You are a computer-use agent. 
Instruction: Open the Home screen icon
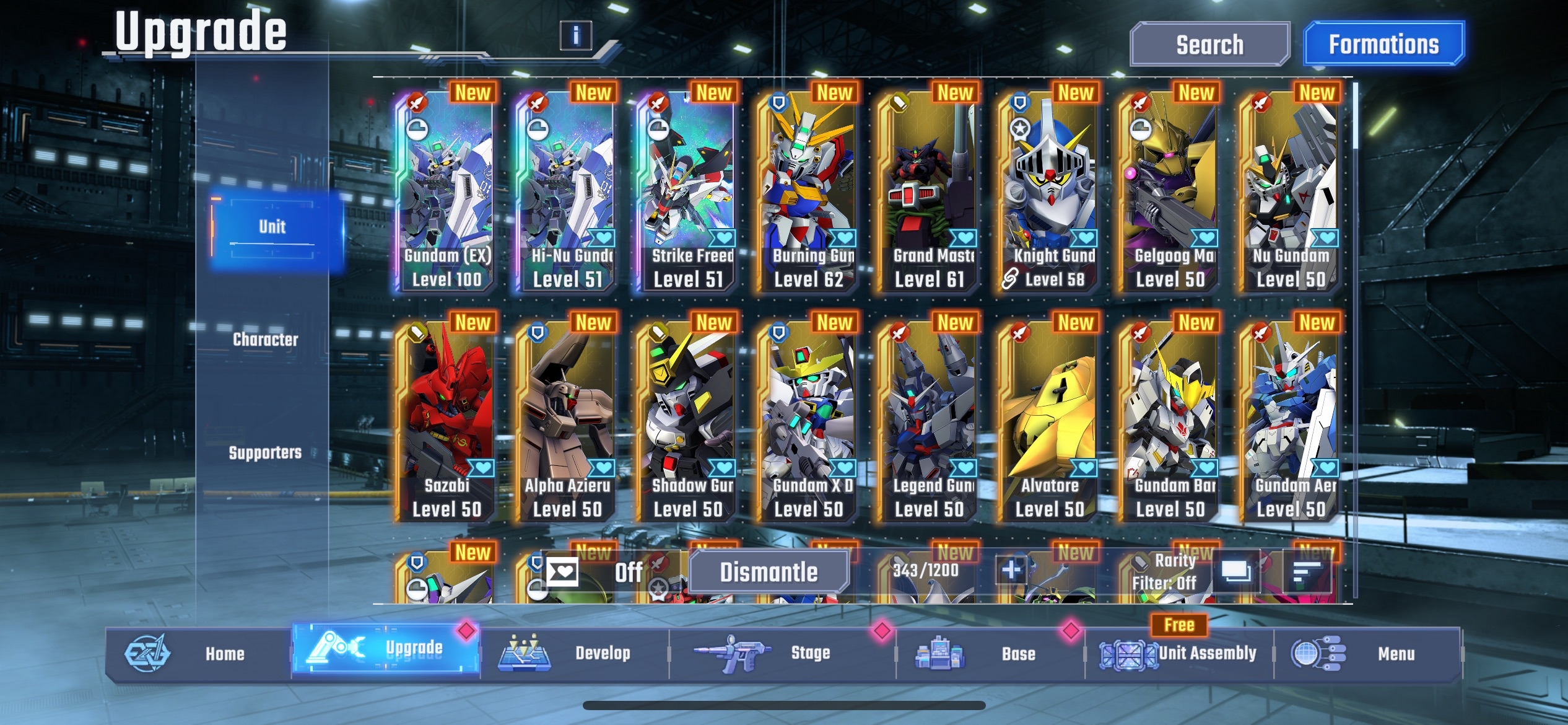(x=147, y=653)
